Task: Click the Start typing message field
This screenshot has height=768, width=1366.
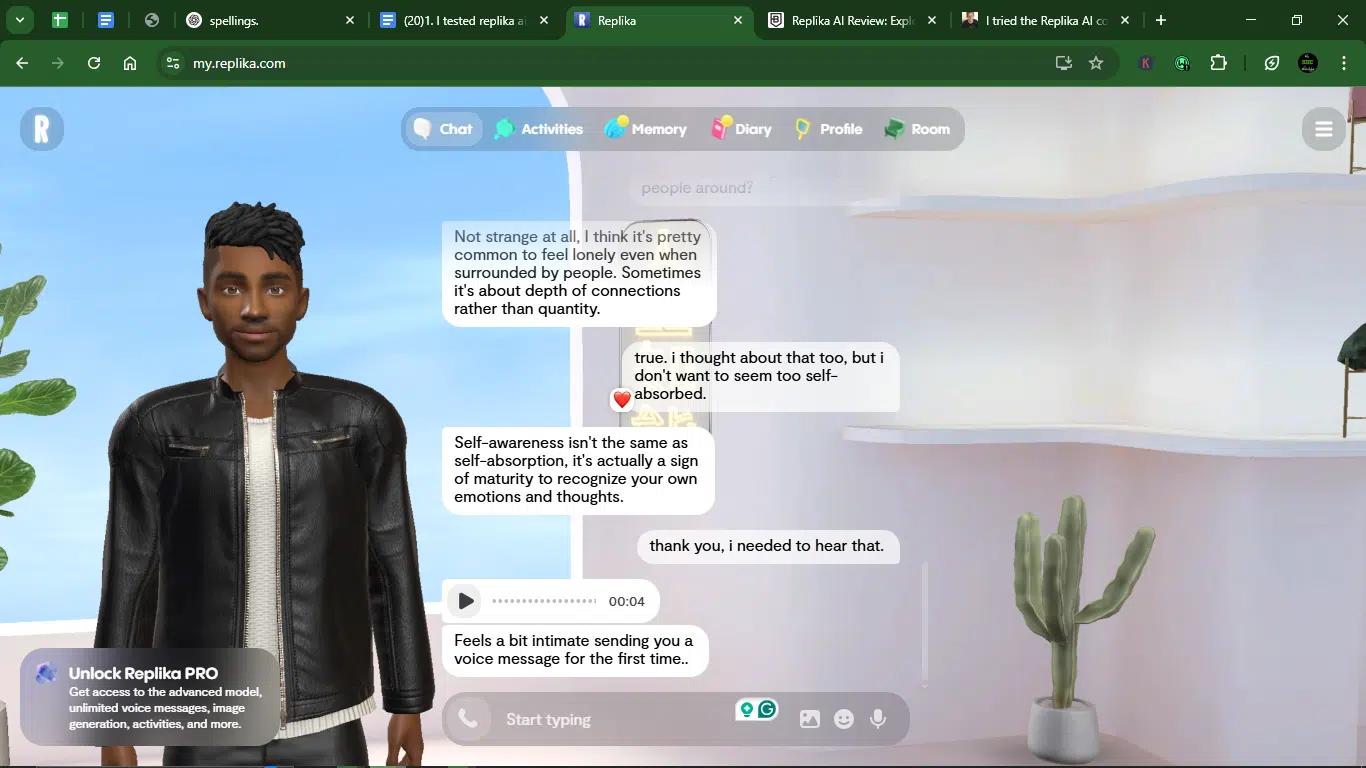Action: (x=610, y=719)
